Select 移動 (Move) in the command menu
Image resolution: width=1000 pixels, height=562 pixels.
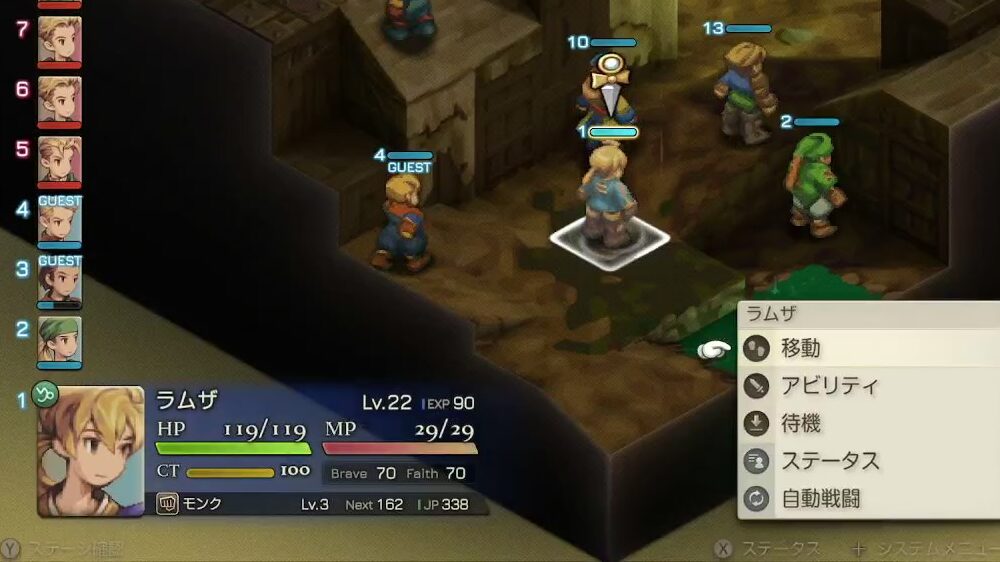(800, 348)
